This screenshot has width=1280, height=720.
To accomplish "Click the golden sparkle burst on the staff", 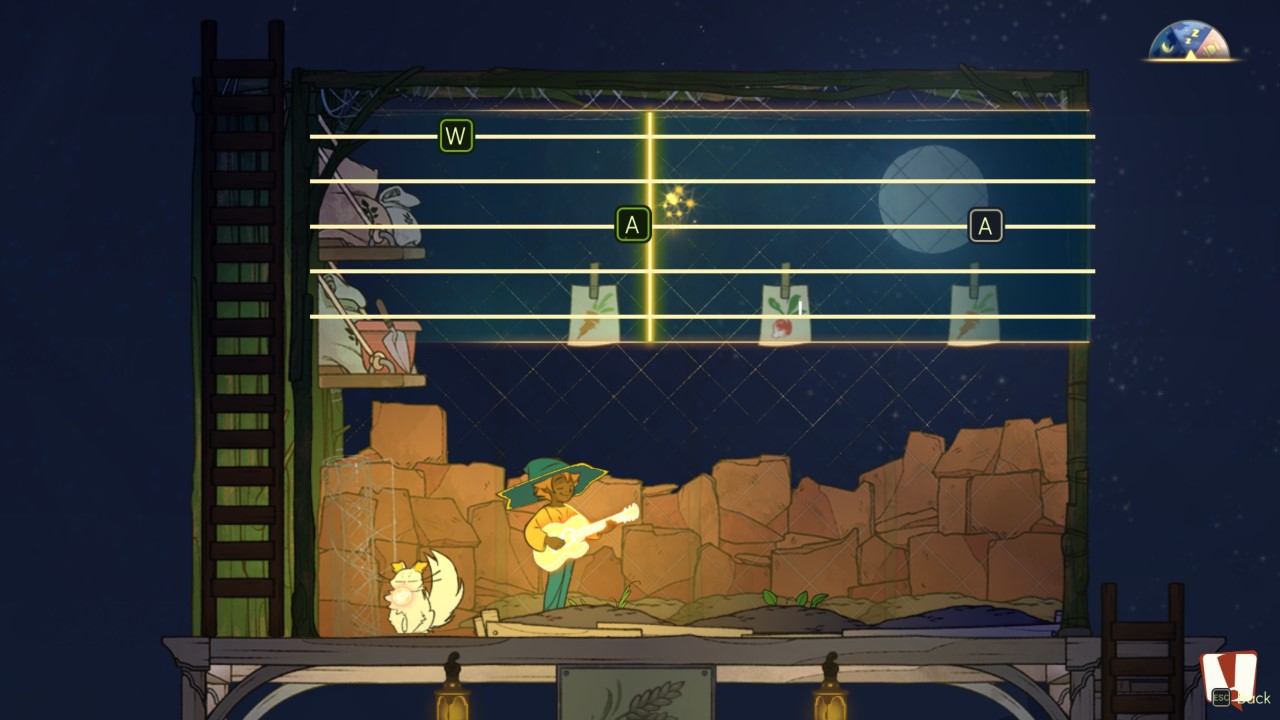I will tap(679, 203).
